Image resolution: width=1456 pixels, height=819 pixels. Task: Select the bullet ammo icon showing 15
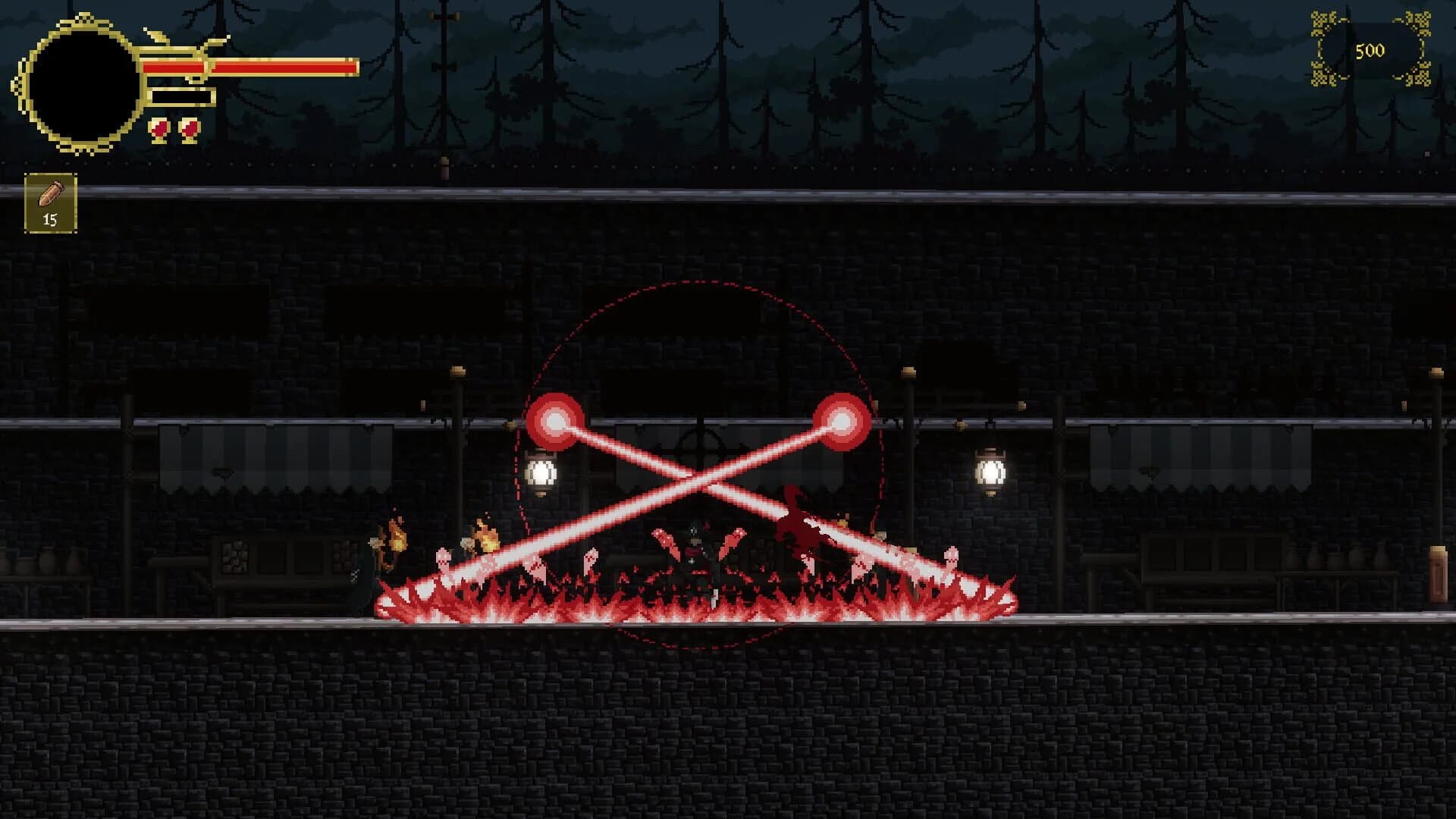(x=50, y=201)
